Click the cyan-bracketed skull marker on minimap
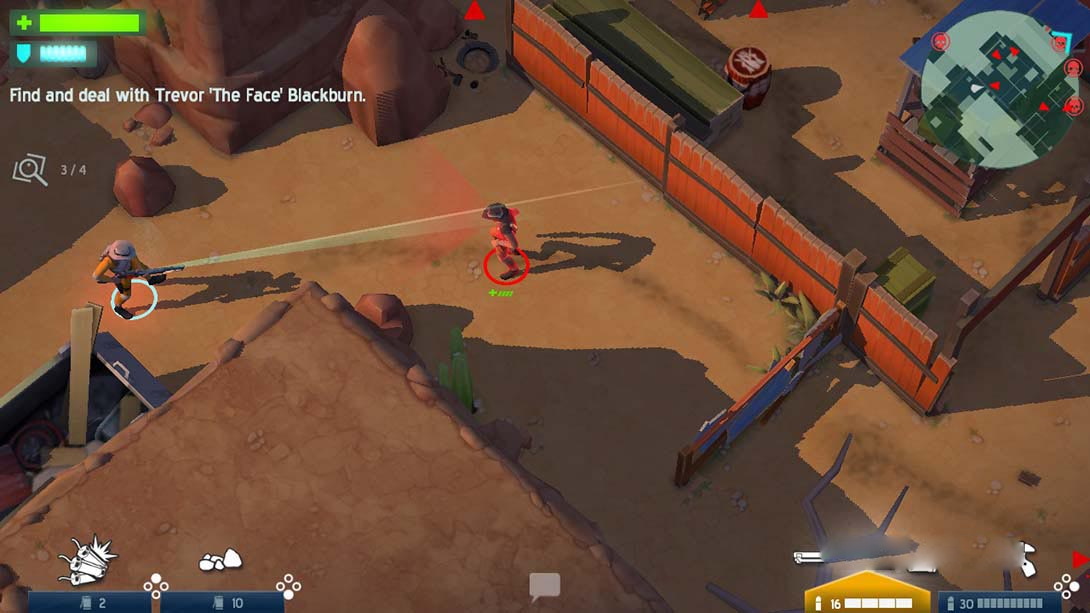Screen dimensions: 1090x613 (1060, 43)
